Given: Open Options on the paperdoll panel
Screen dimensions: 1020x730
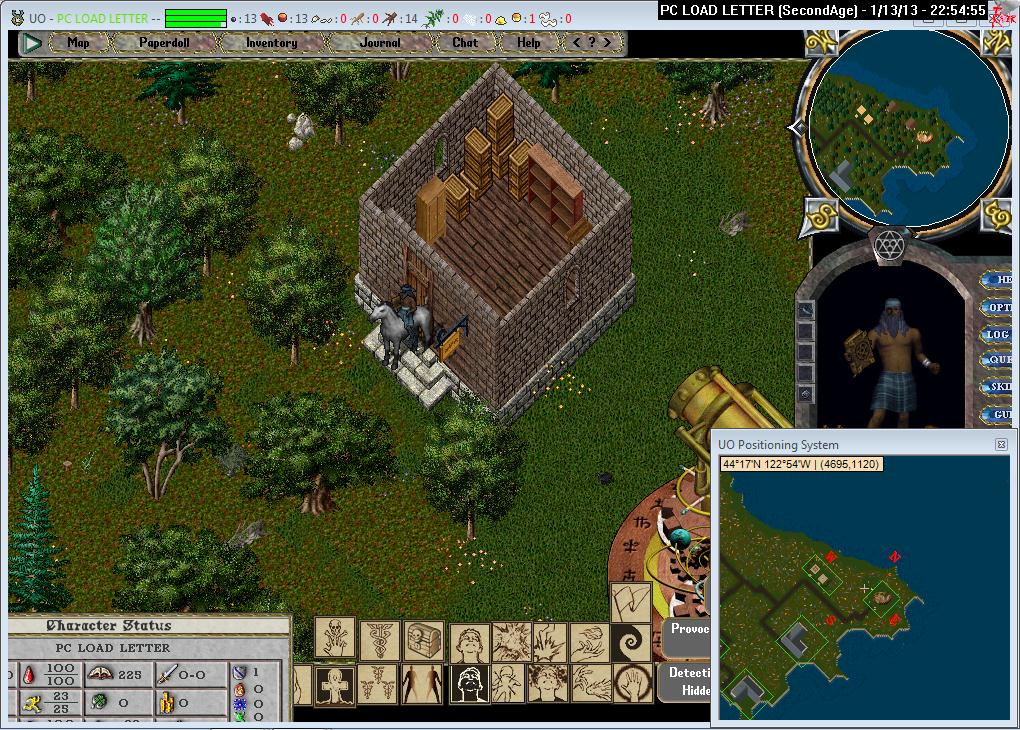Looking at the screenshot, I should 999,307.
